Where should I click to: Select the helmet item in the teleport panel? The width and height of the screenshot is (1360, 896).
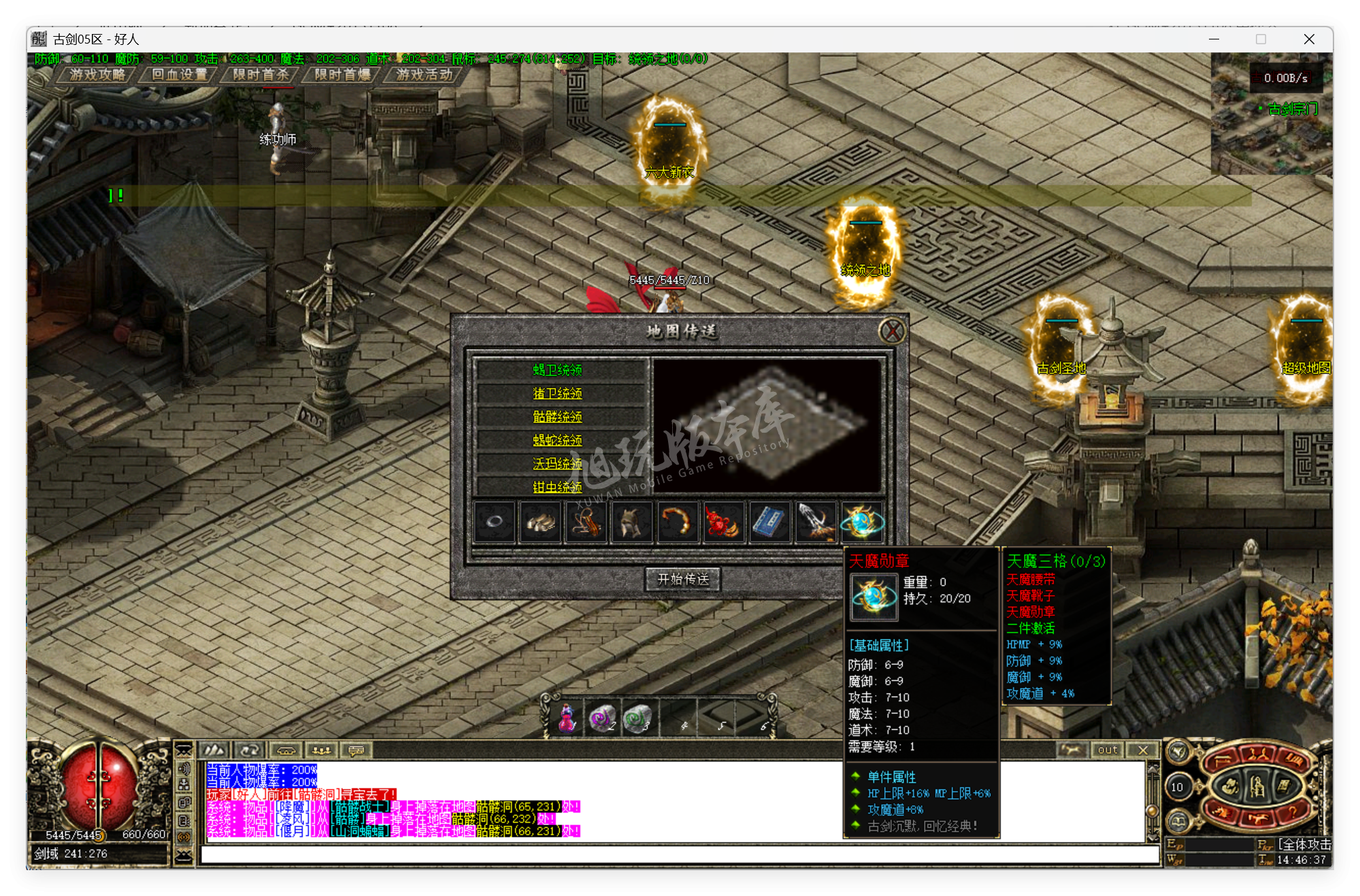632,521
